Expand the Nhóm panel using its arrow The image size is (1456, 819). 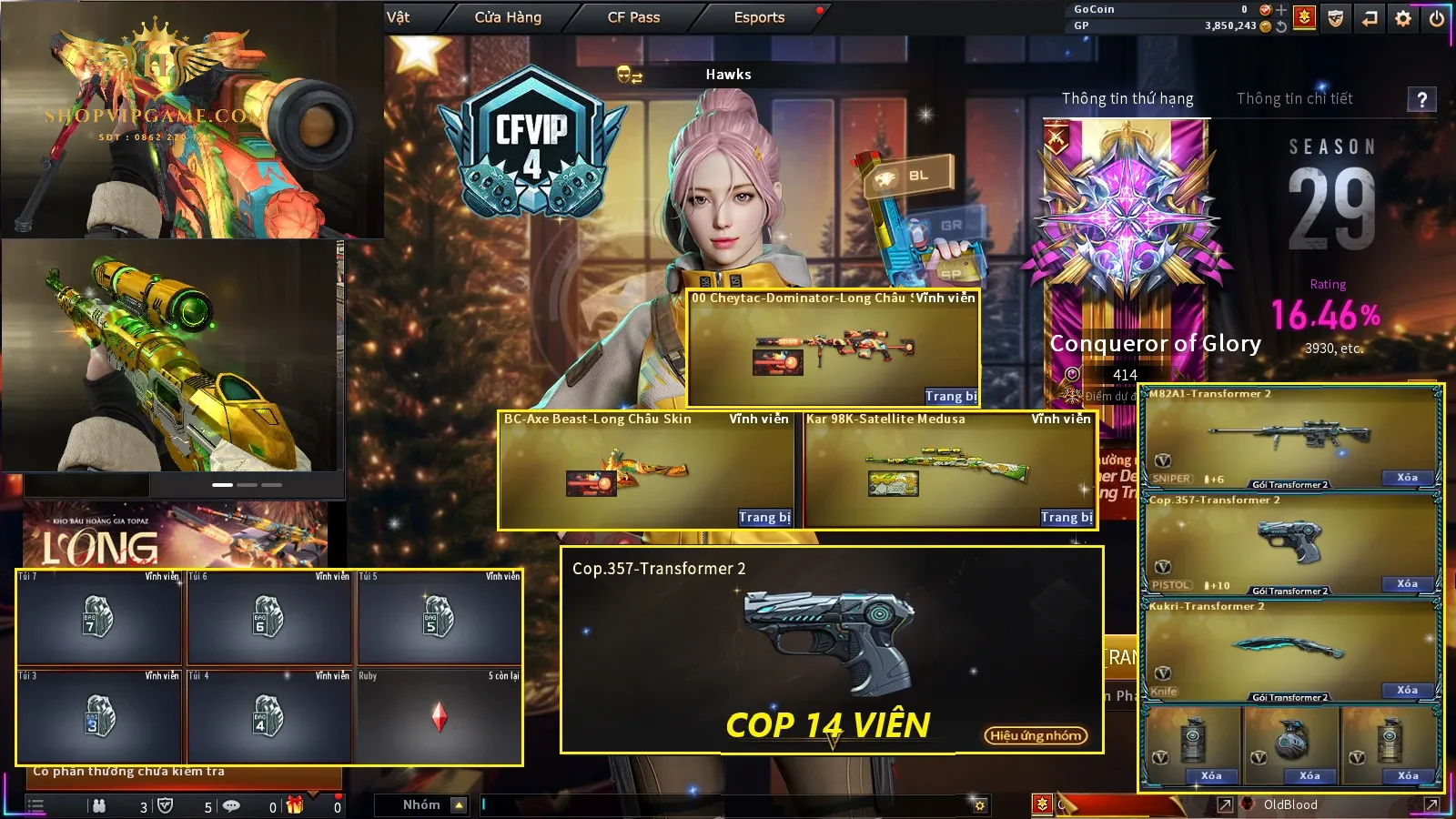click(459, 804)
